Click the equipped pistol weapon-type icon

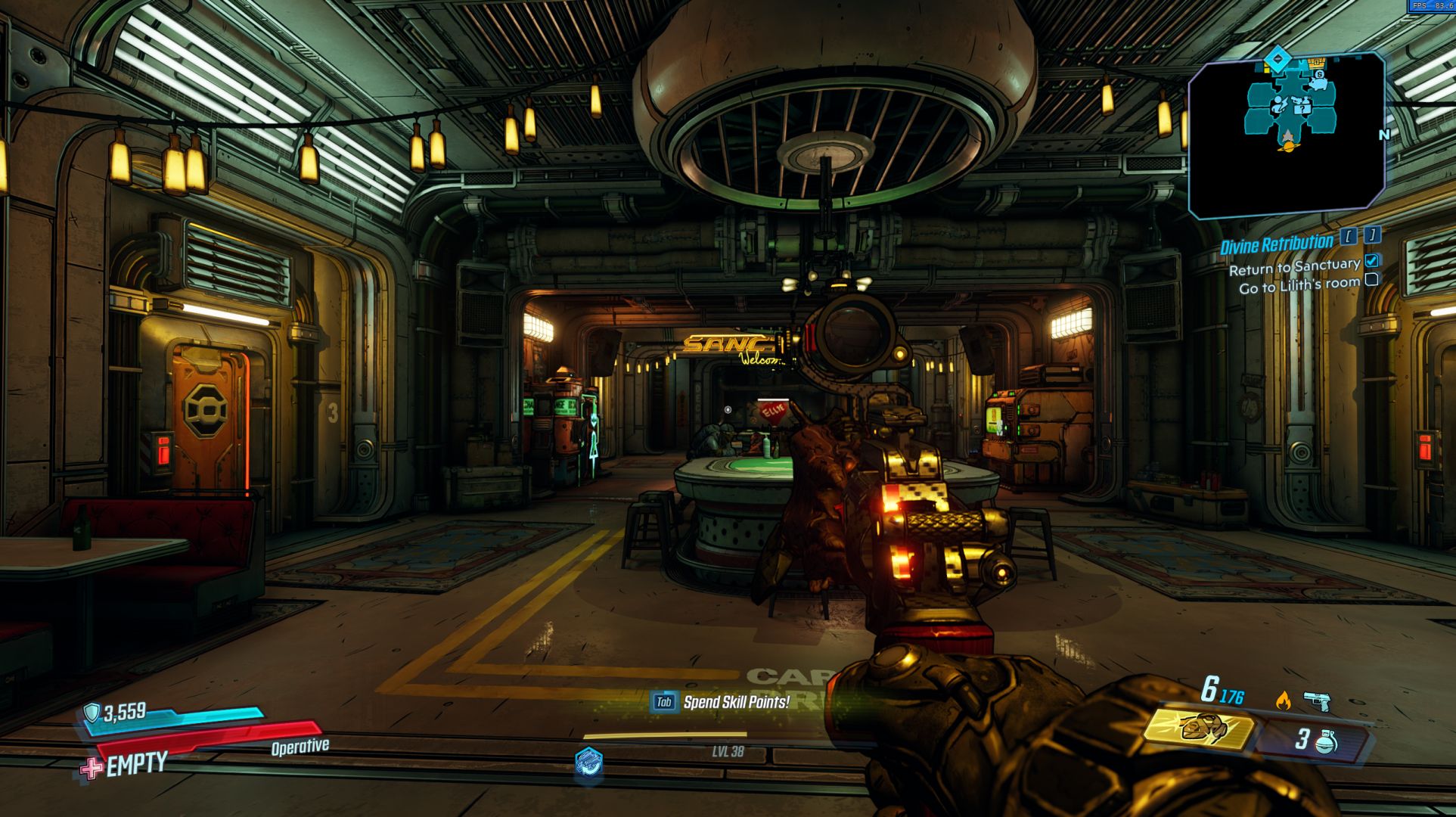1317,702
